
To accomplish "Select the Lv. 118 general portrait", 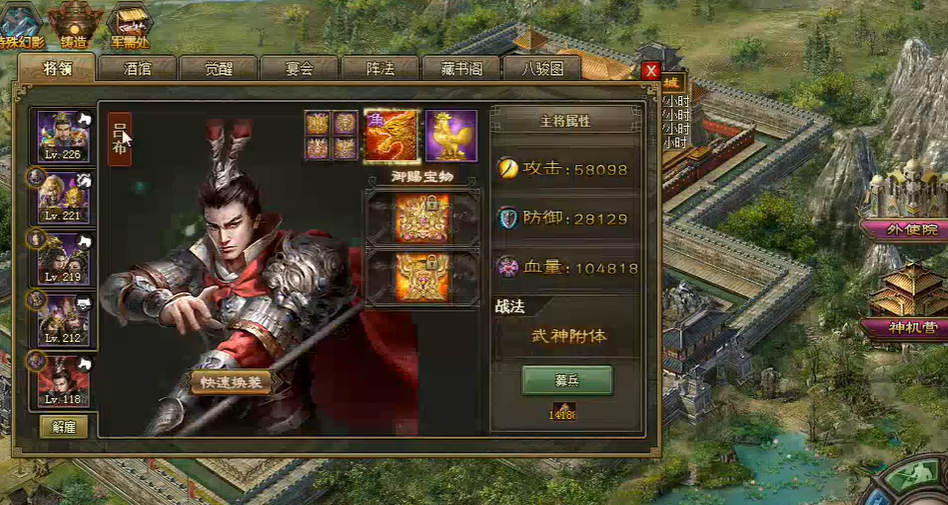I will pos(63,381).
